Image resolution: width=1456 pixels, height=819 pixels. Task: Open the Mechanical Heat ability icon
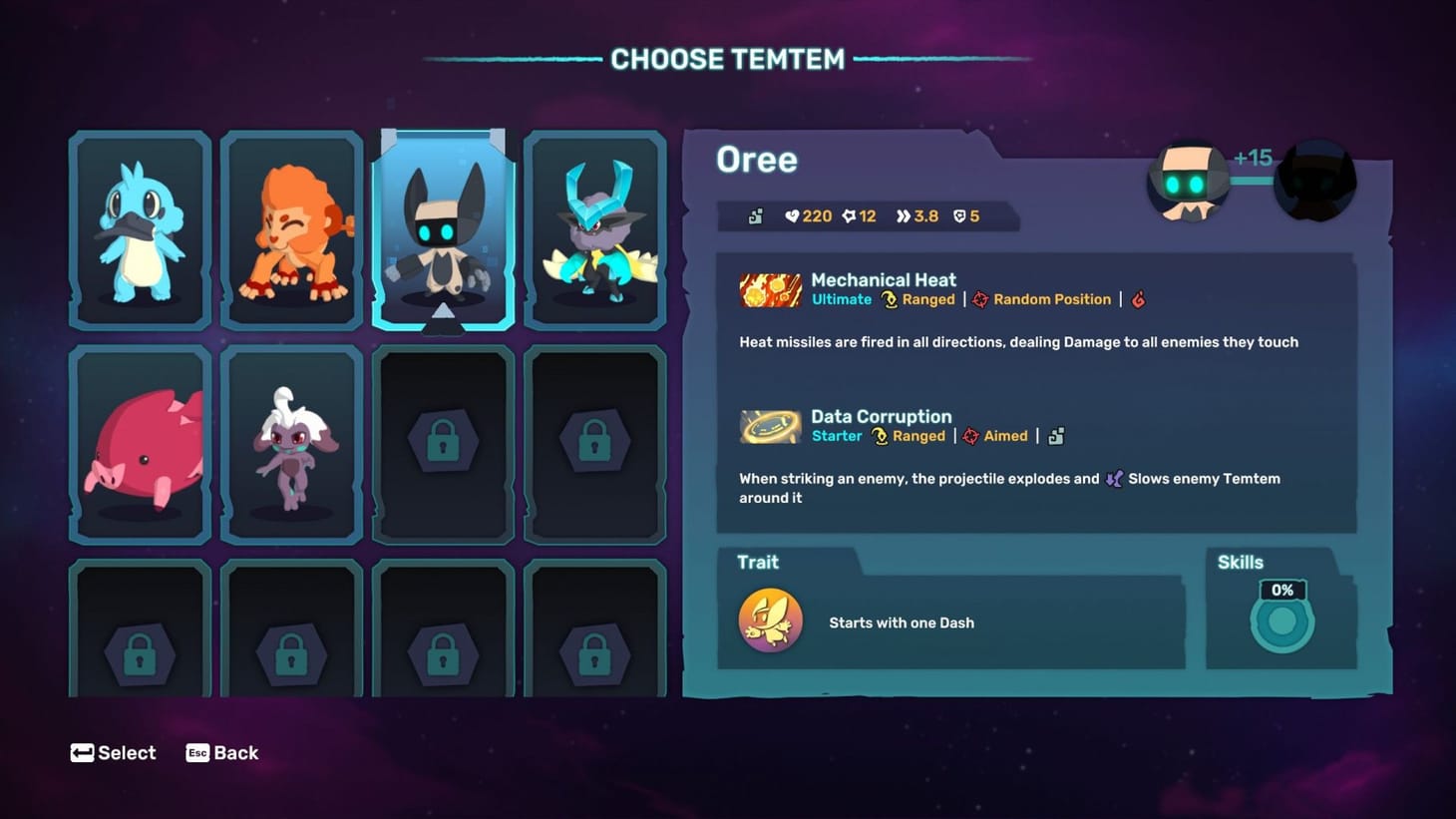(769, 289)
